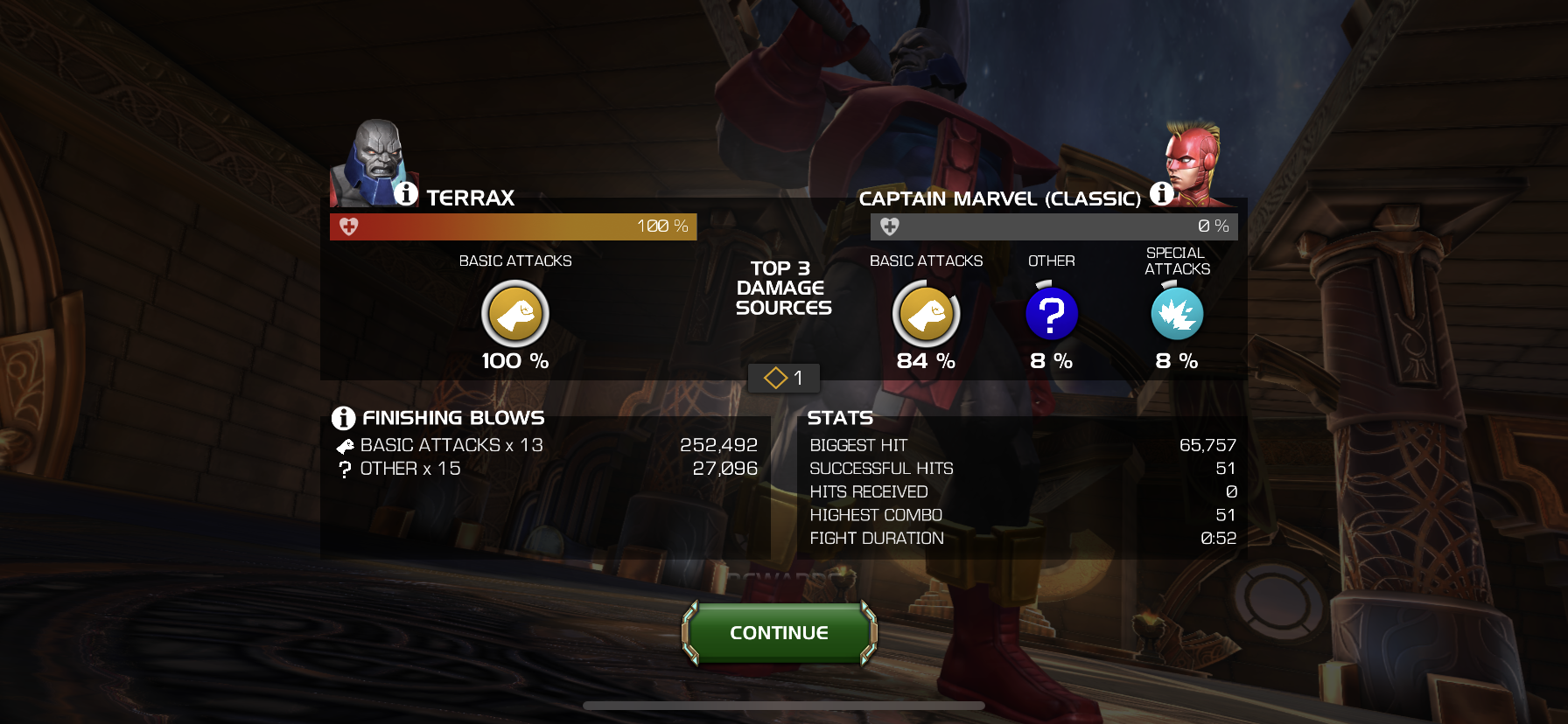Image resolution: width=1568 pixels, height=724 pixels.
Task: Tap the Special Attacks damage icon
Action: (1177, 314)
